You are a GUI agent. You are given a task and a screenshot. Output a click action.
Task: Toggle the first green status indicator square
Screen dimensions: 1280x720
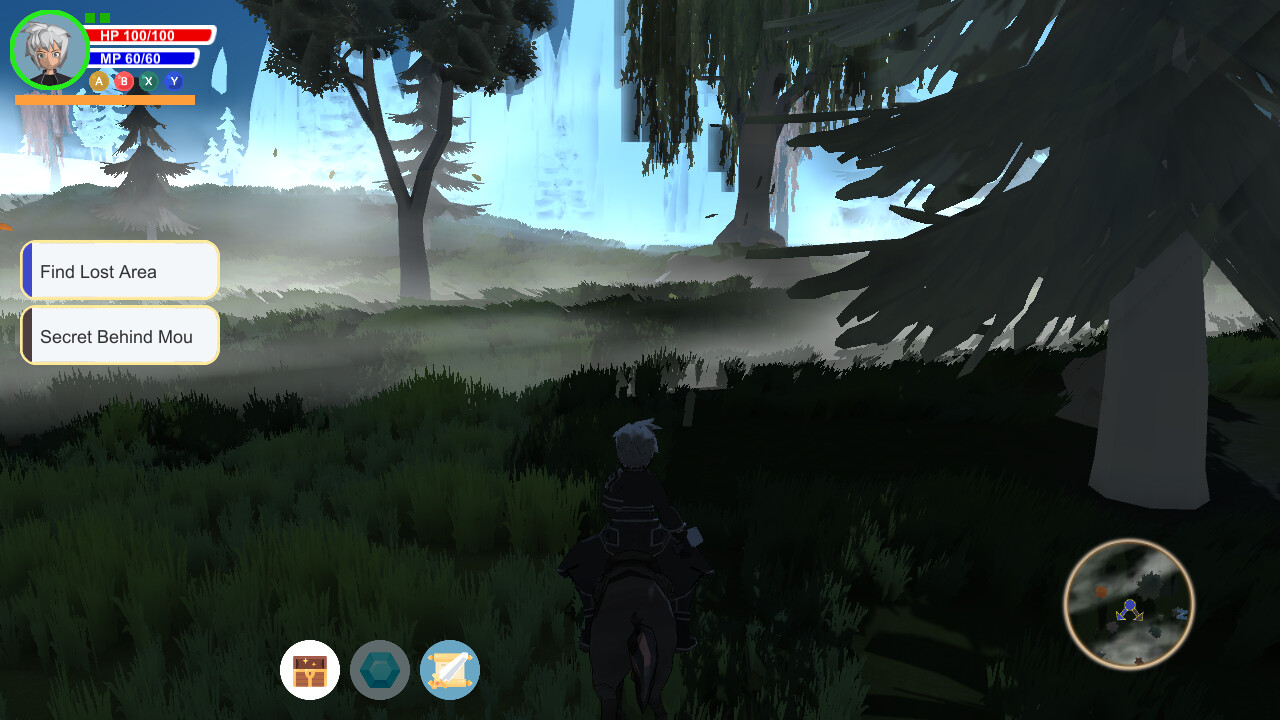pyautogui.click(x=89, y=18)
